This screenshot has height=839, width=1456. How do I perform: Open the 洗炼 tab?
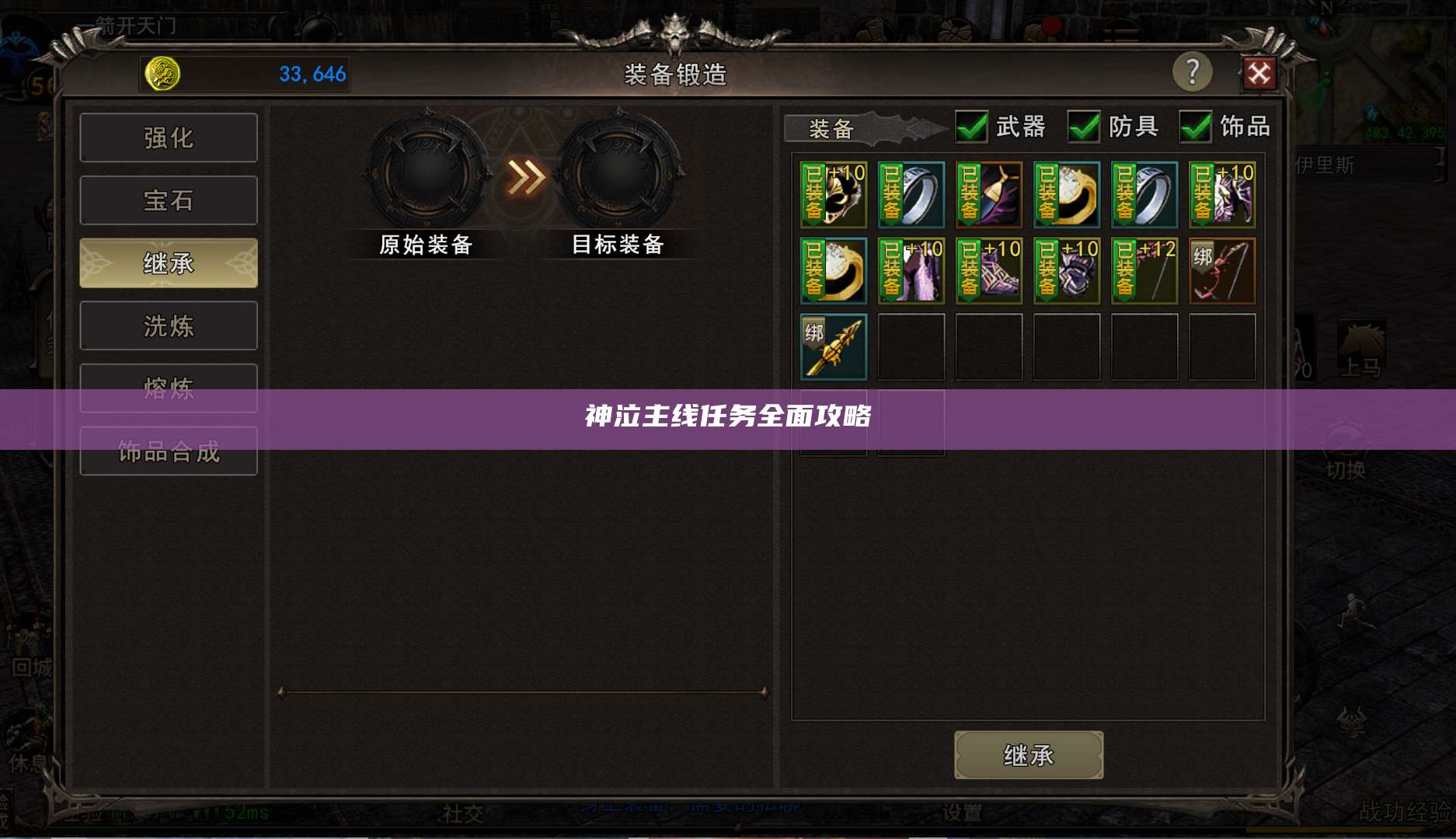[168, 326]
